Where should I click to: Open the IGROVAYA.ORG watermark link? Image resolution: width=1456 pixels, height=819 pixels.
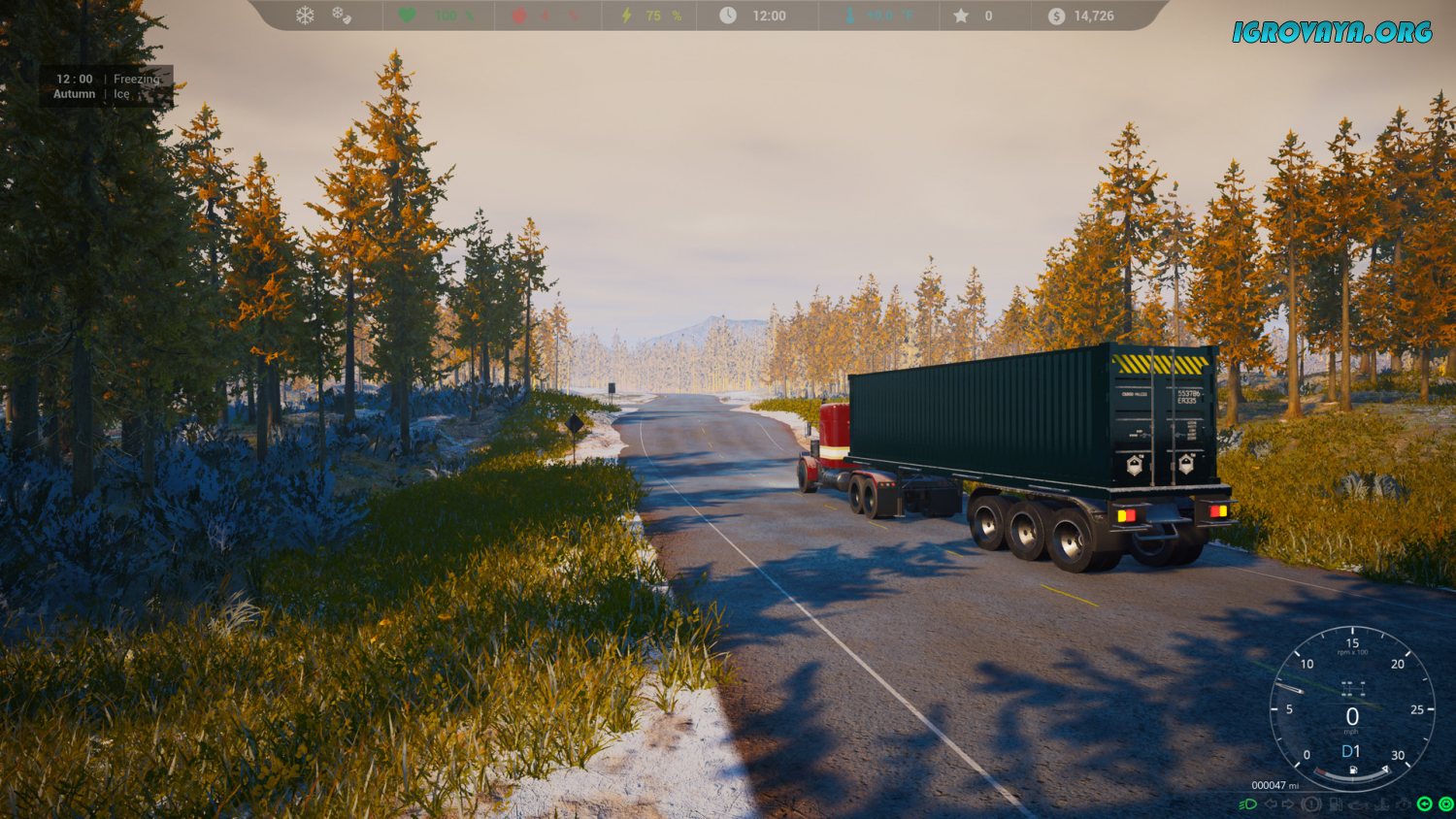point(1332,33)
